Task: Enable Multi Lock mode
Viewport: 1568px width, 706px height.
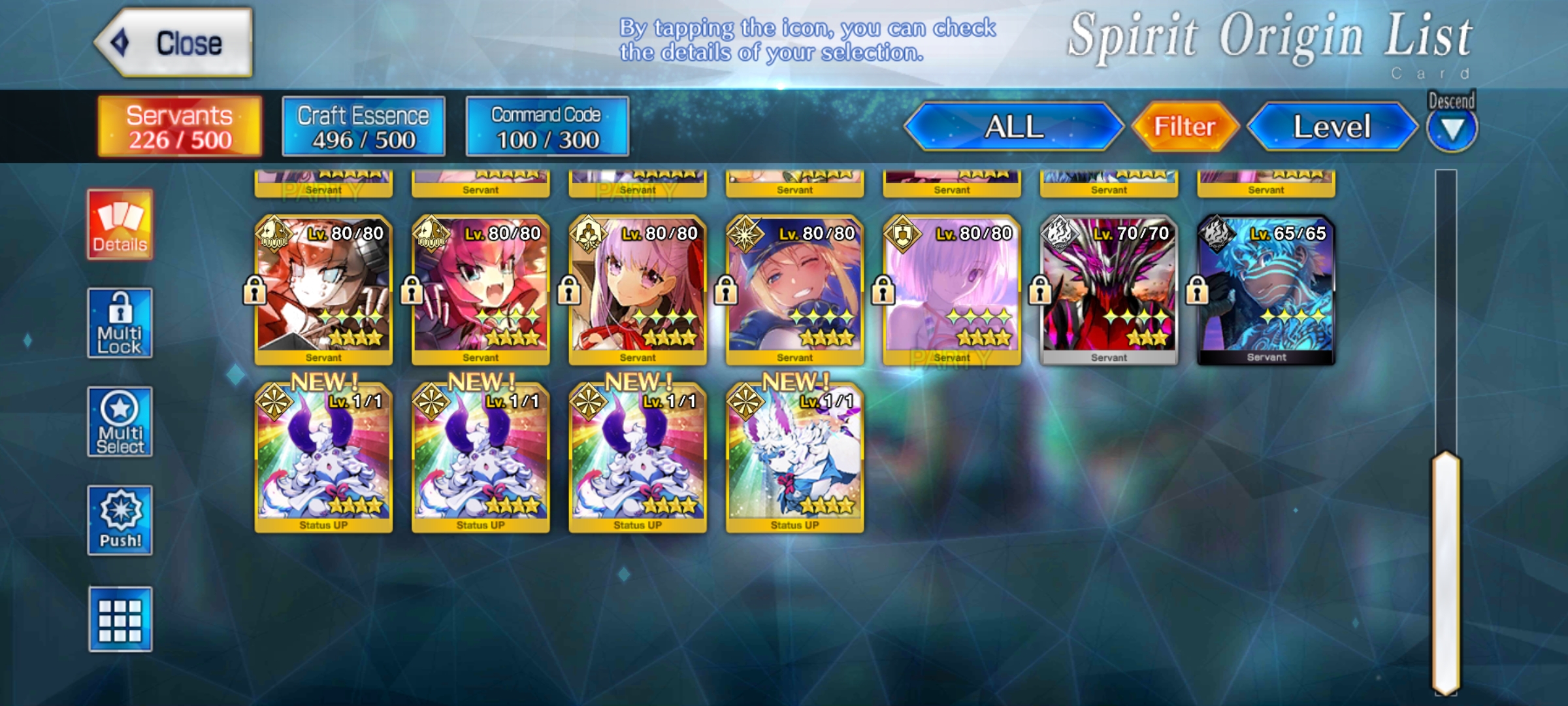Action: [120, 323]
